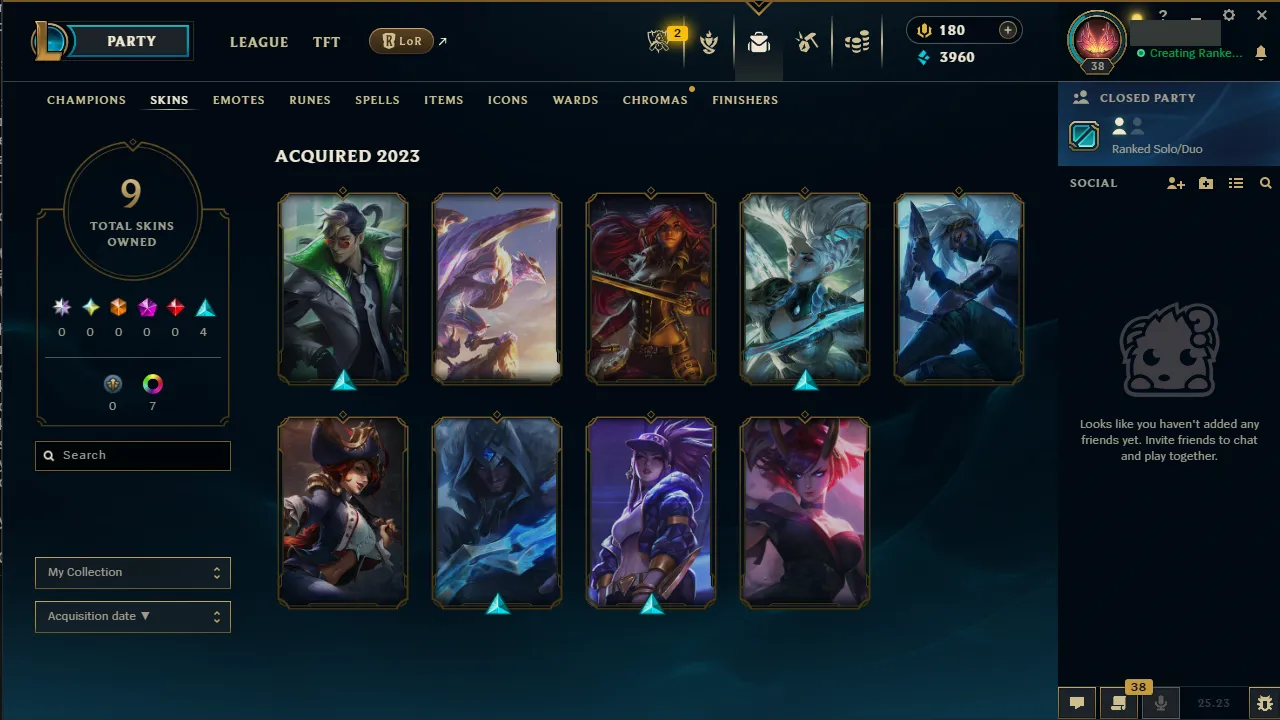
Task: Mute your microphone
Action: (x=1160, y=702)
